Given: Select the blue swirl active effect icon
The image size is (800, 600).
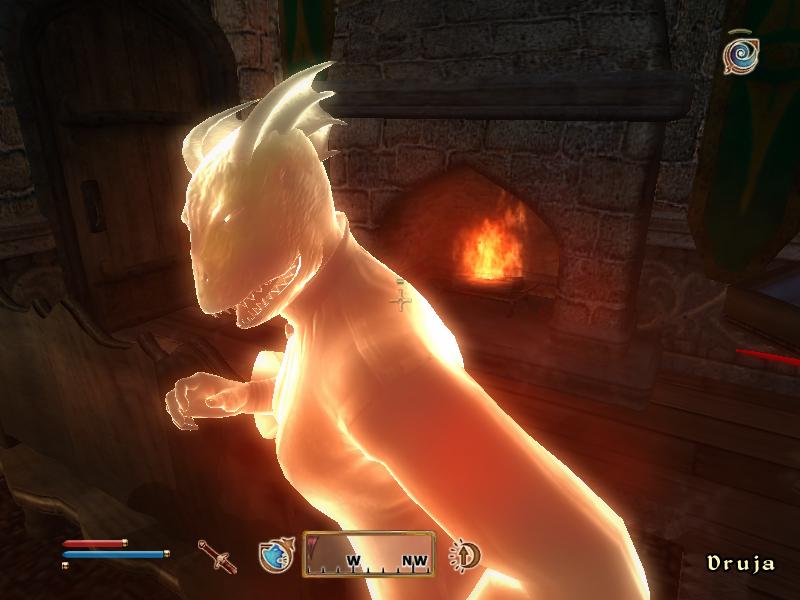Looking at the screenshot, I should (741, 55).
